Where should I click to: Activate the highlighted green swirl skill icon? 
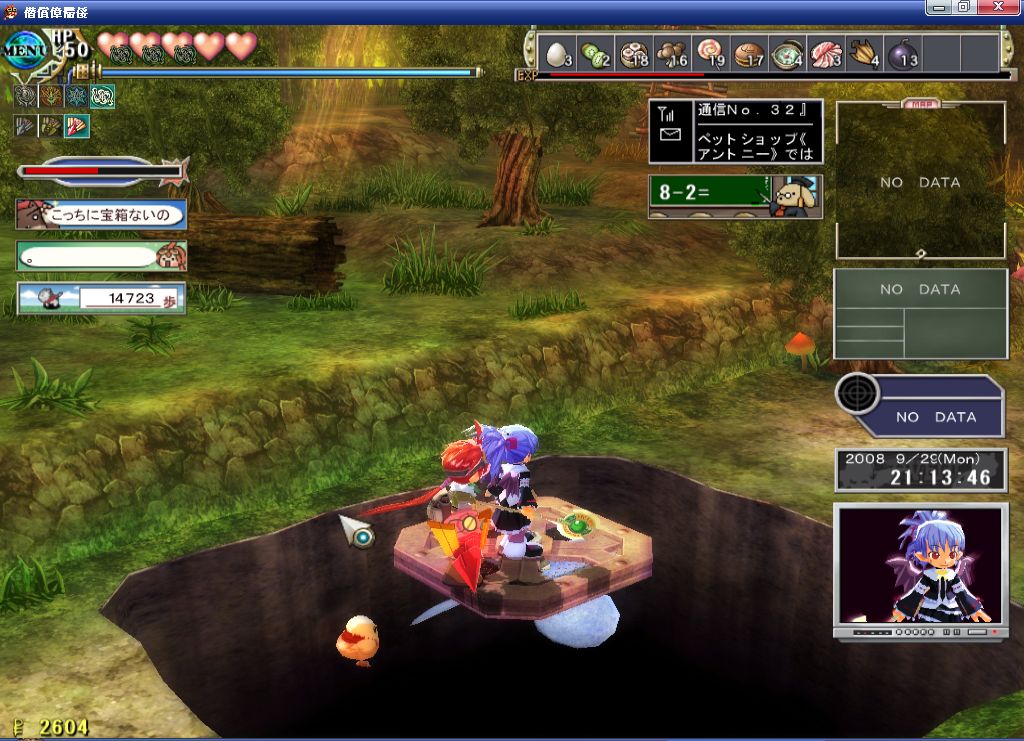[103, 96]
